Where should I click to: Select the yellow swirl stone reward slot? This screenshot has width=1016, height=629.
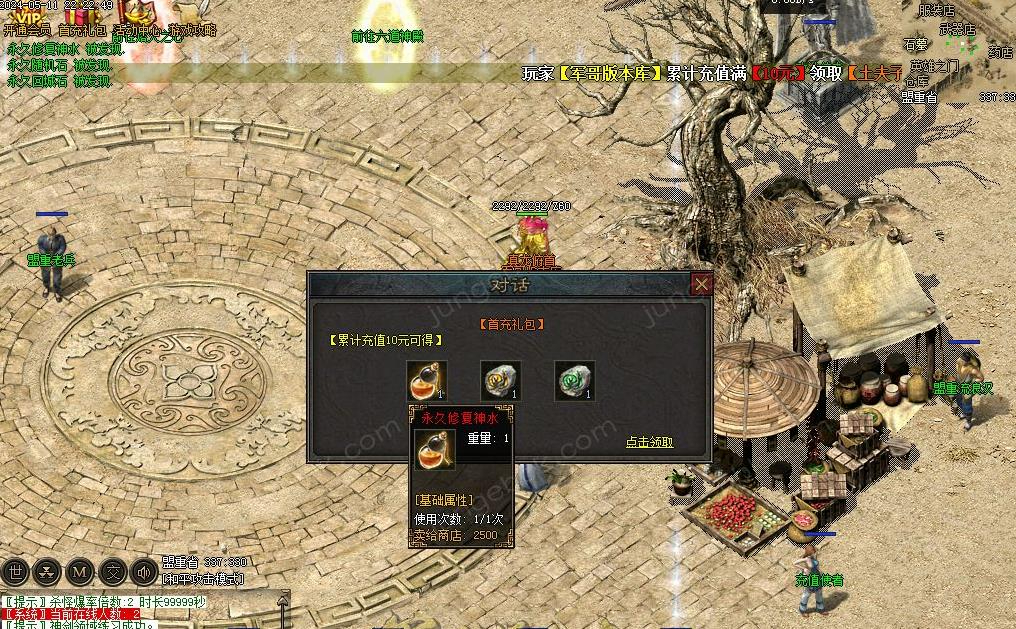coord(501,381)
